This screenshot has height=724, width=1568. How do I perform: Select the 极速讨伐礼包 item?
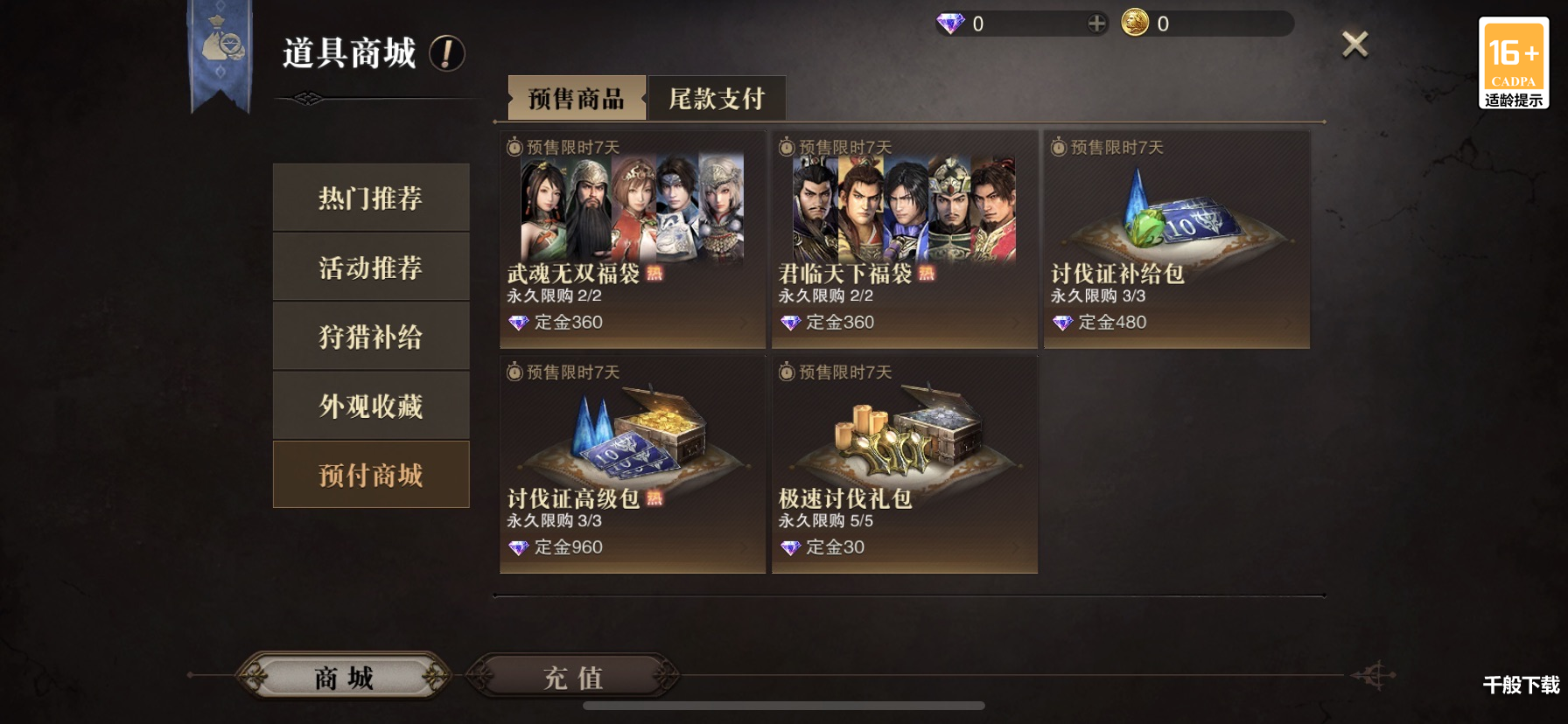click(x=905, y=464)
